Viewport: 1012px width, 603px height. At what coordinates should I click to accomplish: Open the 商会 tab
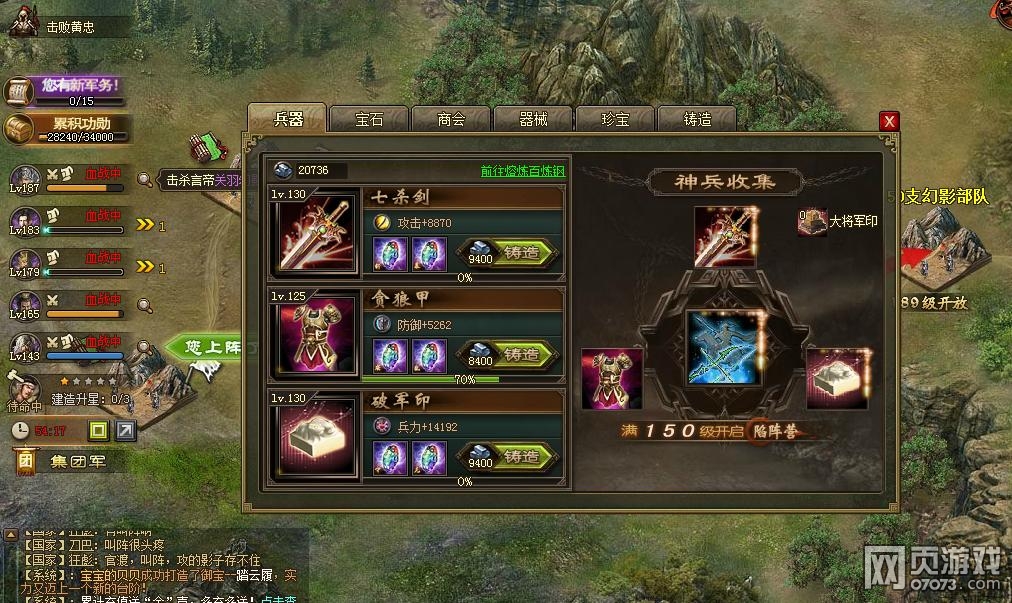(x=451, y=119)
